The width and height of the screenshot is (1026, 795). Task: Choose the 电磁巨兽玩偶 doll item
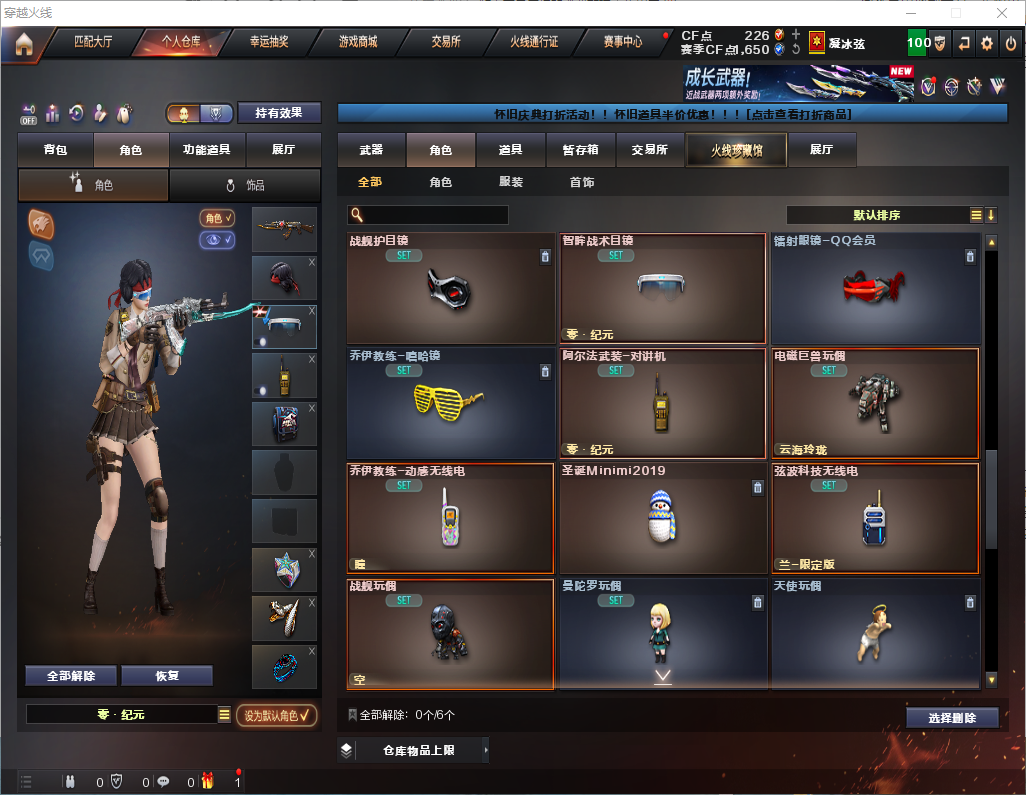pyautogui.click(x=875, y=403)
